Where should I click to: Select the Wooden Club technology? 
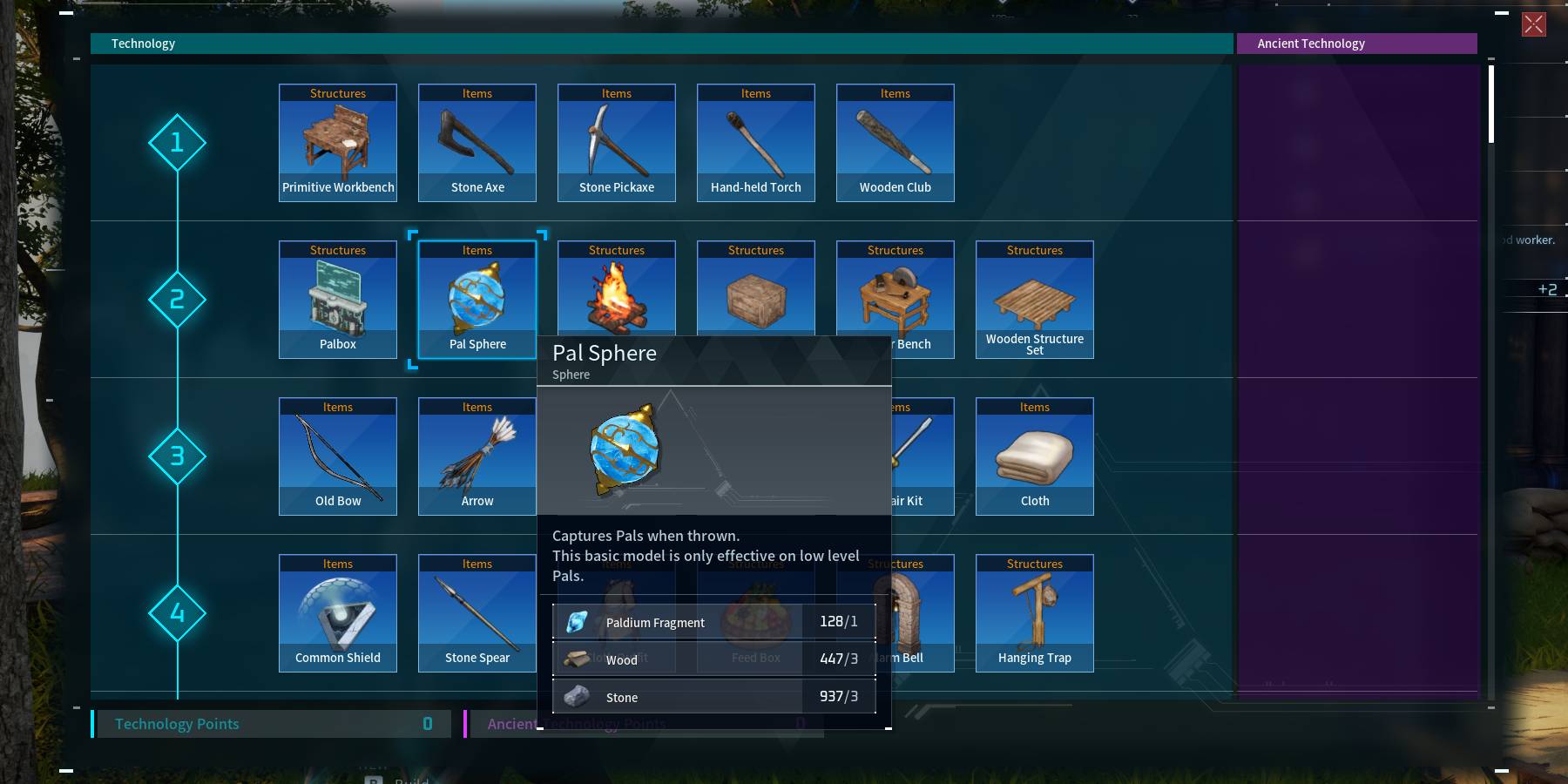tap(895, 142)
